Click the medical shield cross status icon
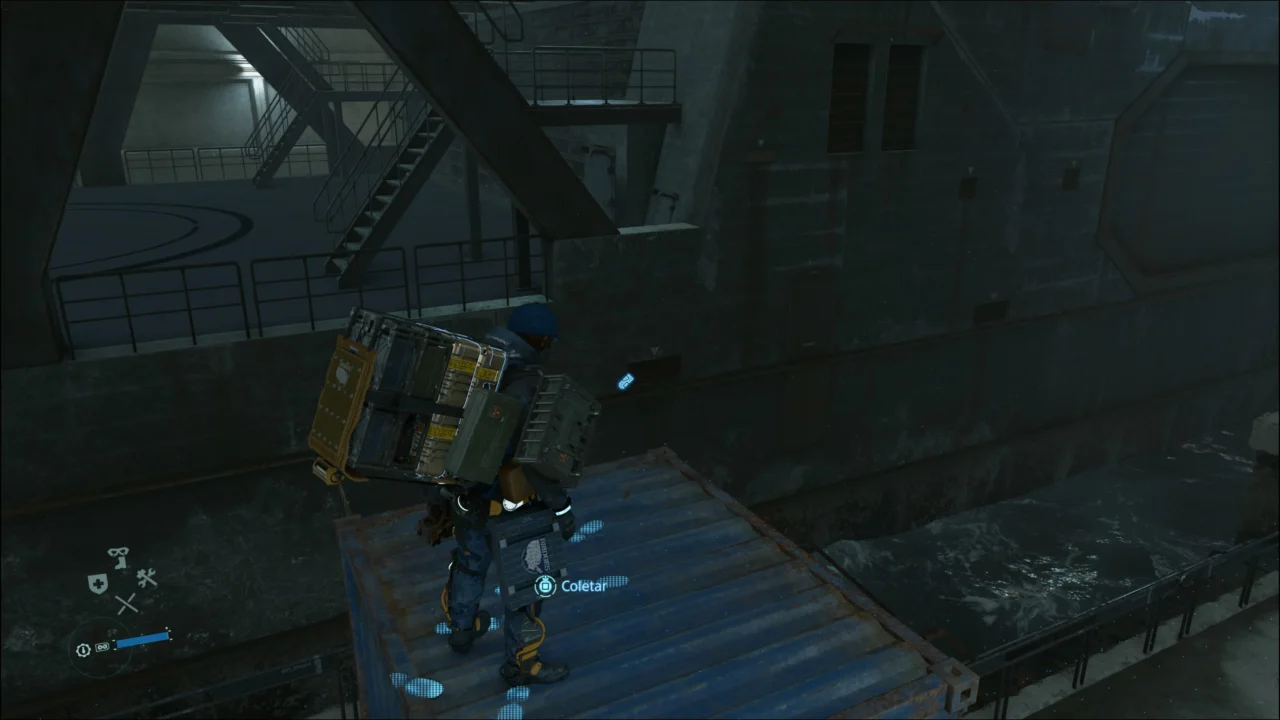The width and height of the screenshot is (1280, 720). pyautogui.click(x=98, y=583)
